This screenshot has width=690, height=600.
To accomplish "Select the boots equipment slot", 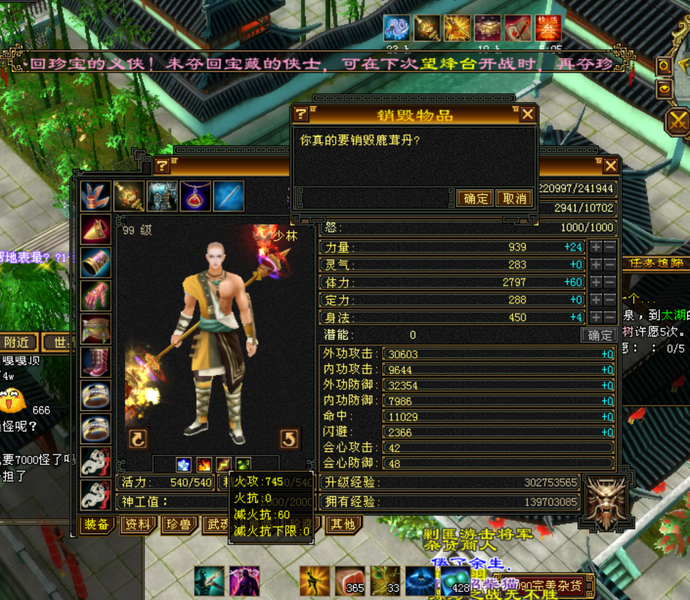I will click(x=96, y=361).
